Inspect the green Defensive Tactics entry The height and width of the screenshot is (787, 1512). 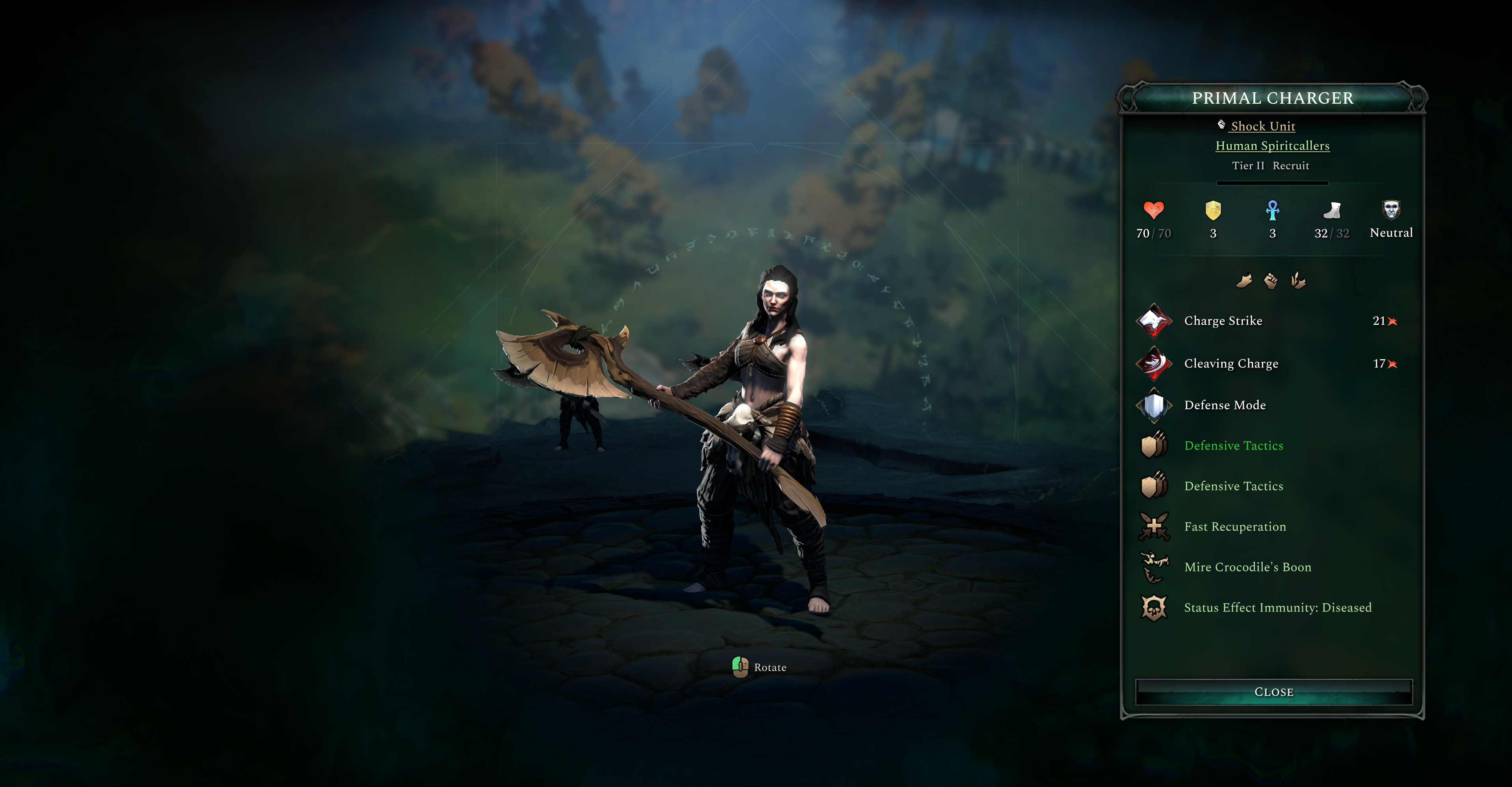click(1233, 446)
